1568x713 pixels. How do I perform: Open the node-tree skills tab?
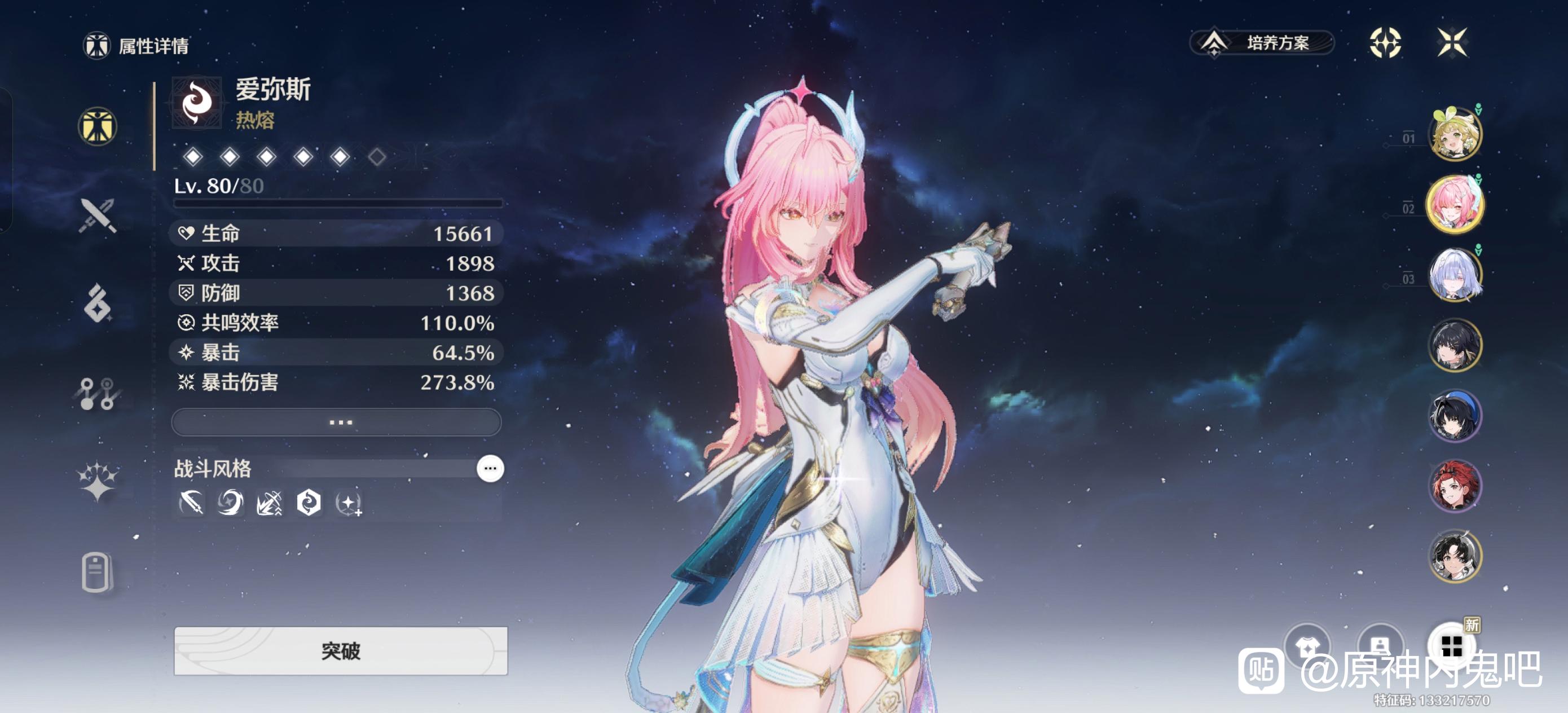[x=98, y=393]
